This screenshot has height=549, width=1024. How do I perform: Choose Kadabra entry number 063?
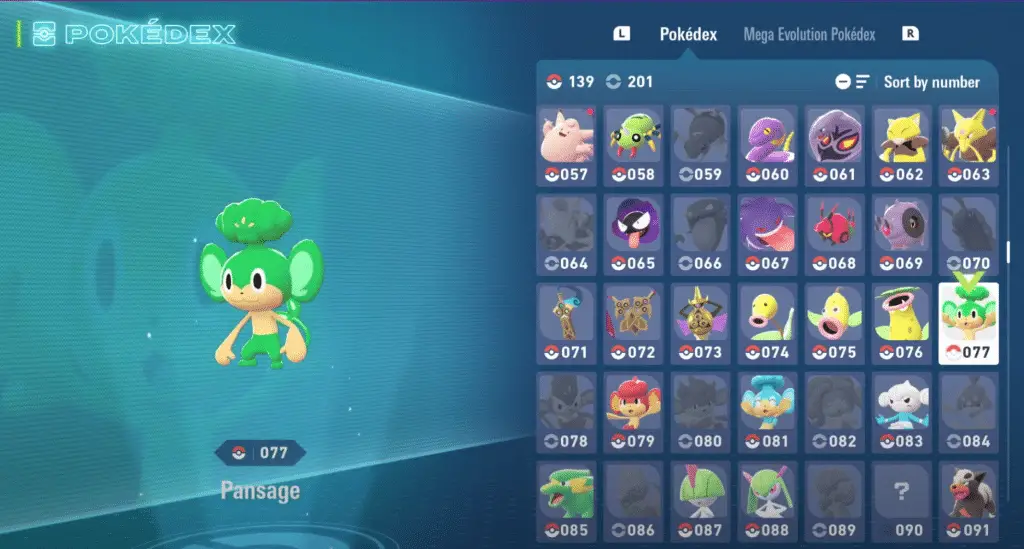(968, 146)
